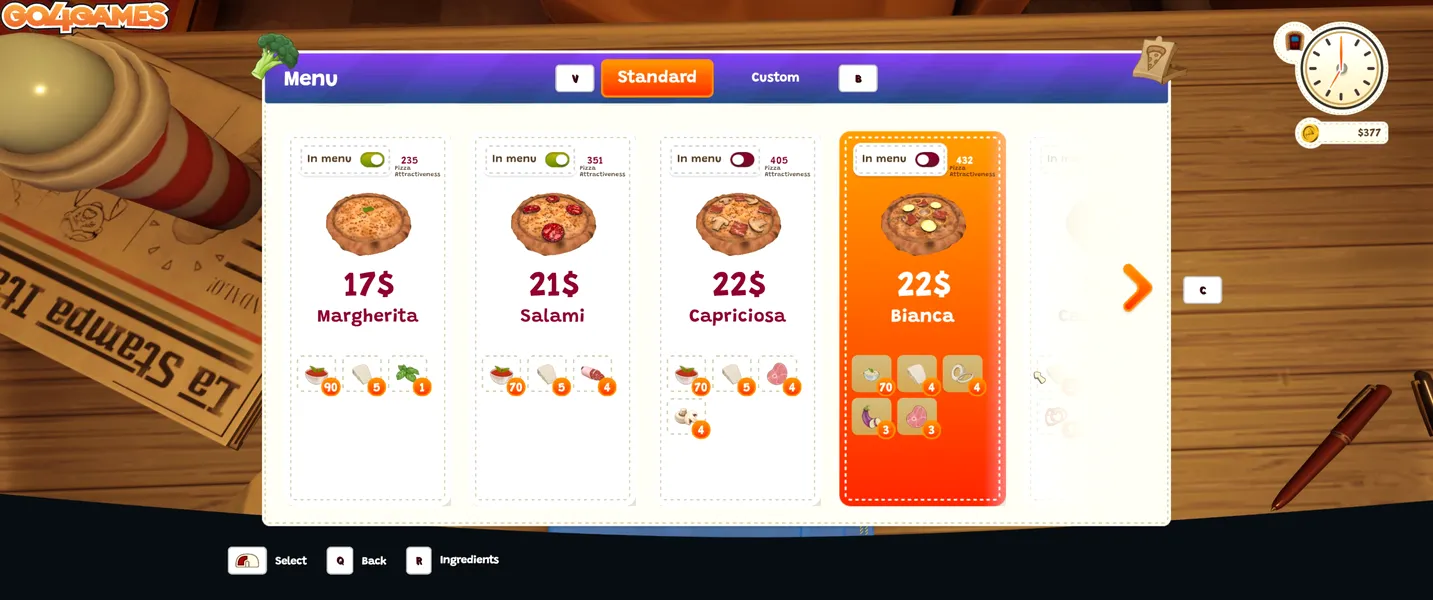This screenshot has height=600, width=1433.
Task: Show next pizzas with the orange arrow
Action: pyautogui.click(x=1137, y=288)
